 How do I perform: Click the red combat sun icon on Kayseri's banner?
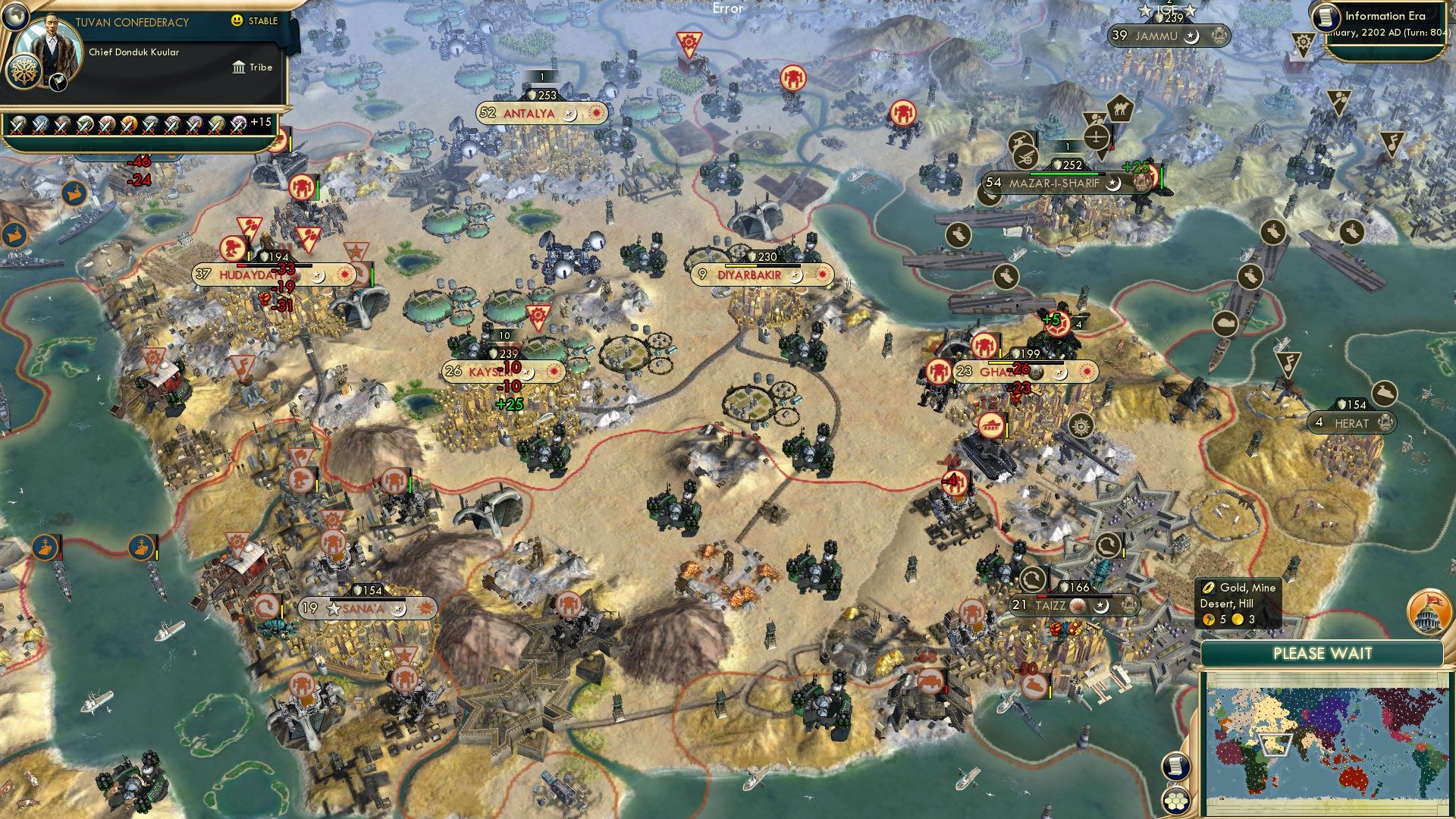553,372
